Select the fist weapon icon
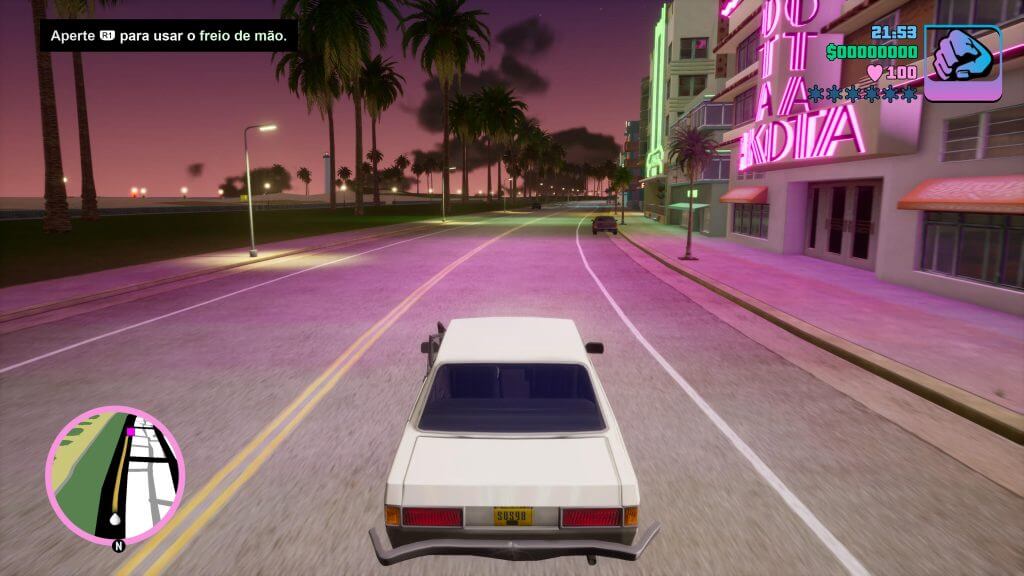Viewport: 1024px width, 576px height. click(x=962, y=62)
